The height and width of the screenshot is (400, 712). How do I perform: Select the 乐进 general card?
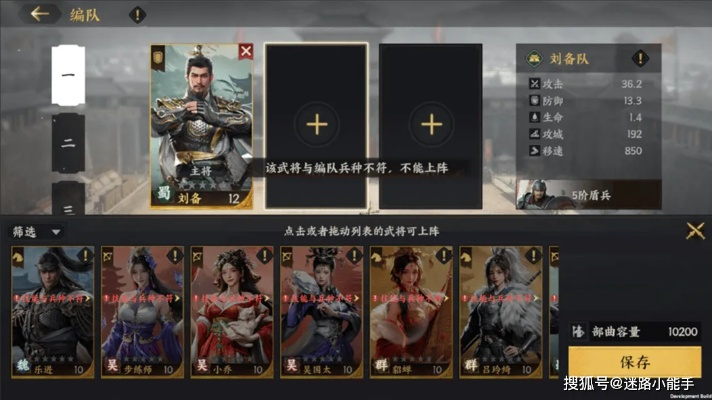(x=52, y=312)
